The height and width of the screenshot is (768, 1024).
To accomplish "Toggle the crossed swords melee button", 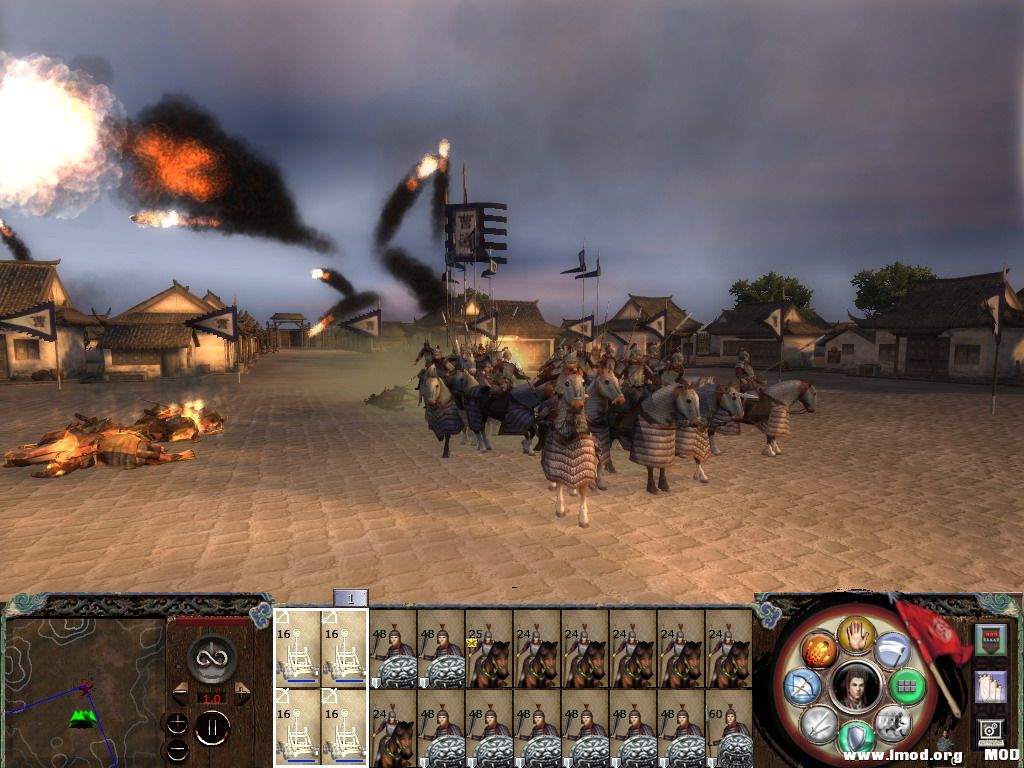I will pos(819,722).
